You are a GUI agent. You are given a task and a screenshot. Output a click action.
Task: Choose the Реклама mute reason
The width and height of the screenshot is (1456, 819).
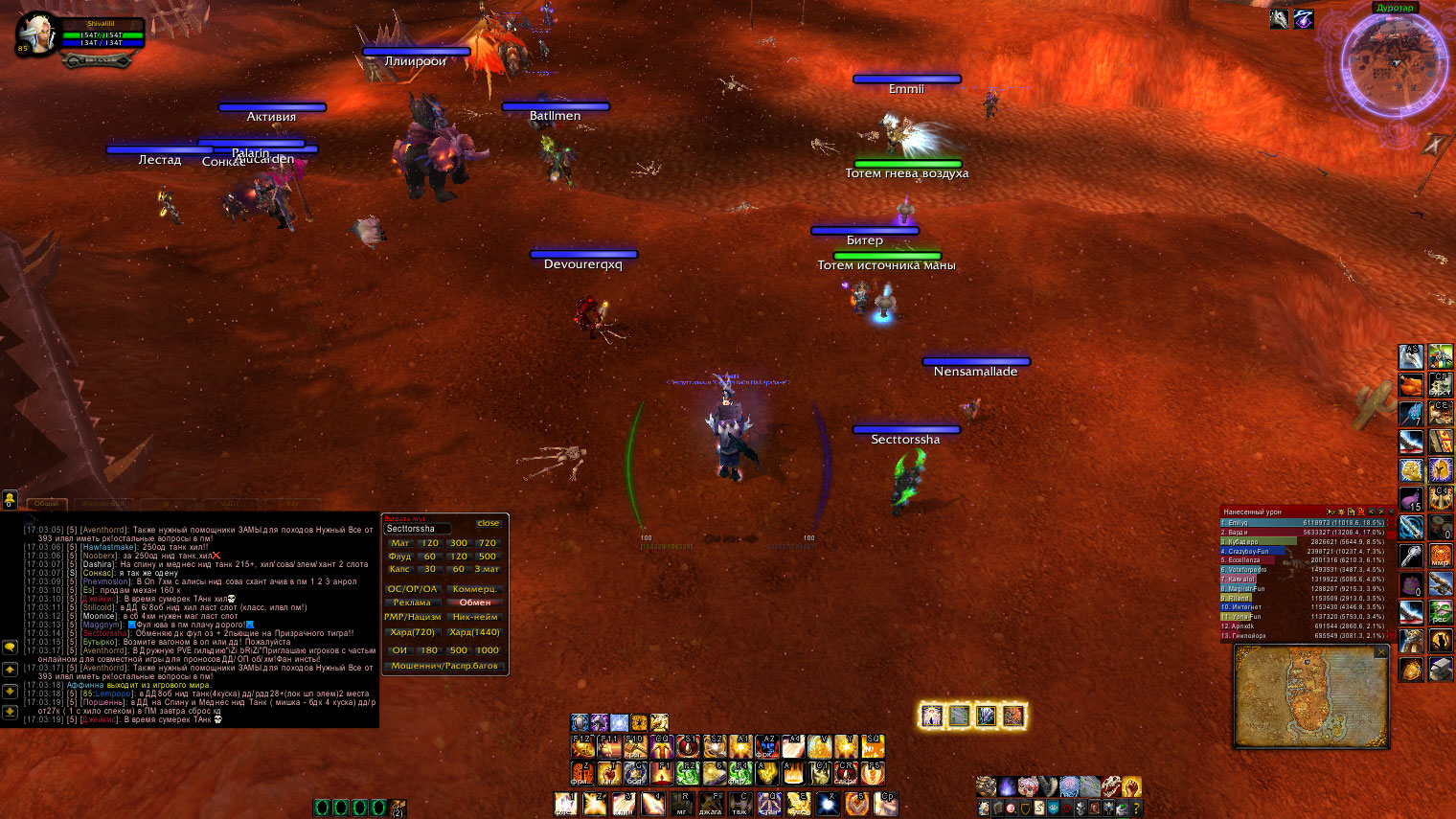click(x=412, y=603)
